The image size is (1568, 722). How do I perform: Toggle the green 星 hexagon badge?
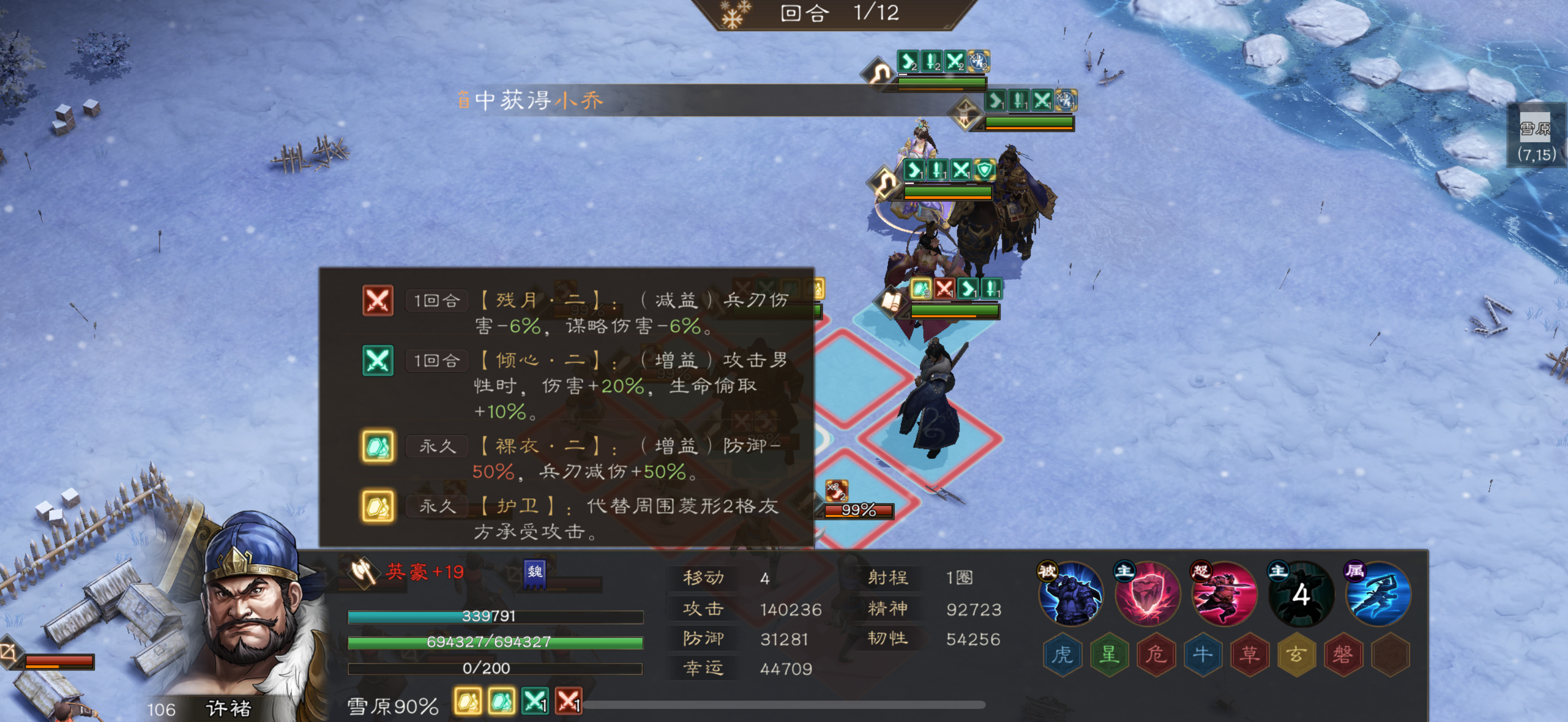point(1109,654)
